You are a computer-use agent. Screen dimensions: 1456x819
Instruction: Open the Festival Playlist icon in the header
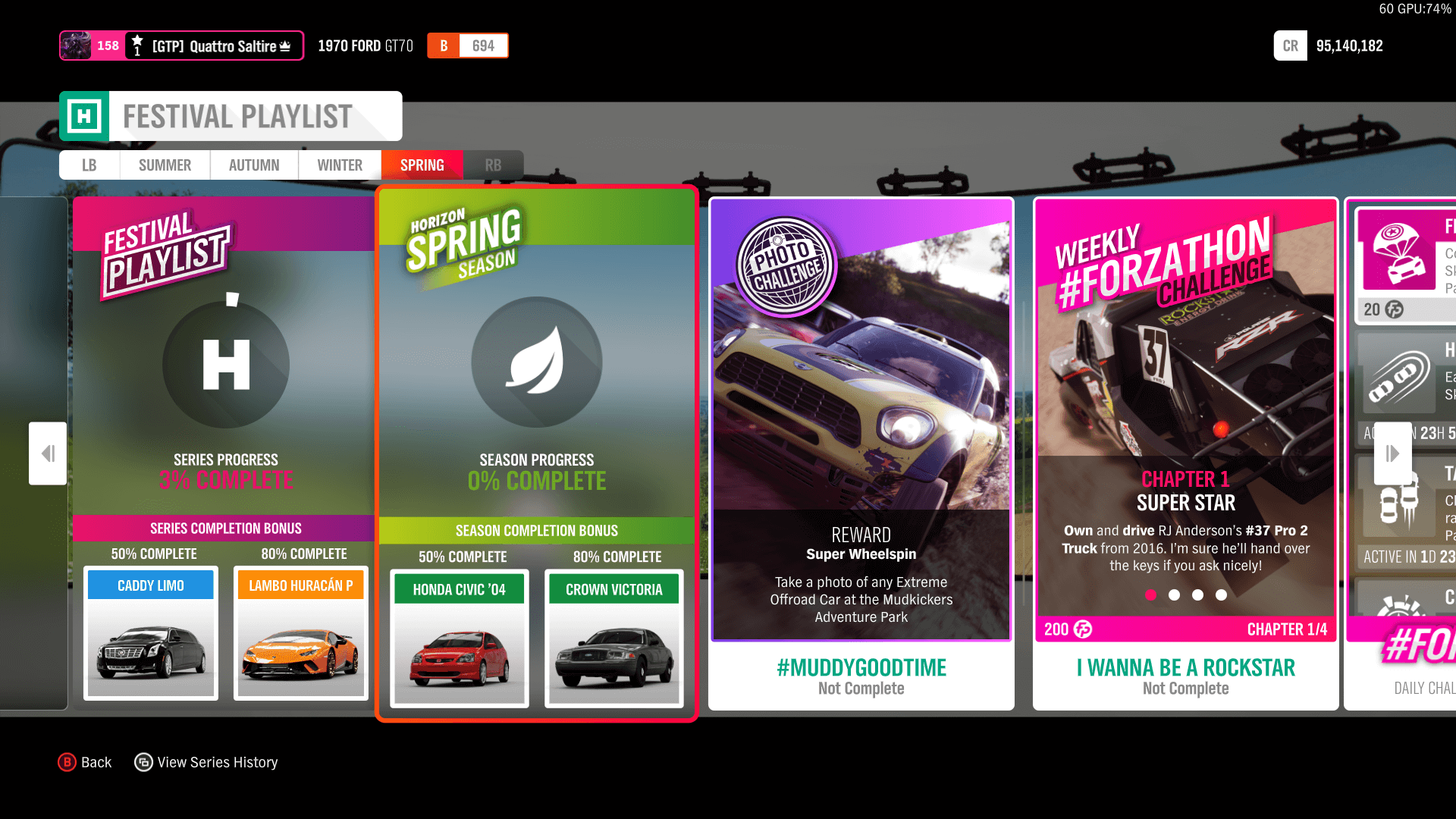click(86, 115)
